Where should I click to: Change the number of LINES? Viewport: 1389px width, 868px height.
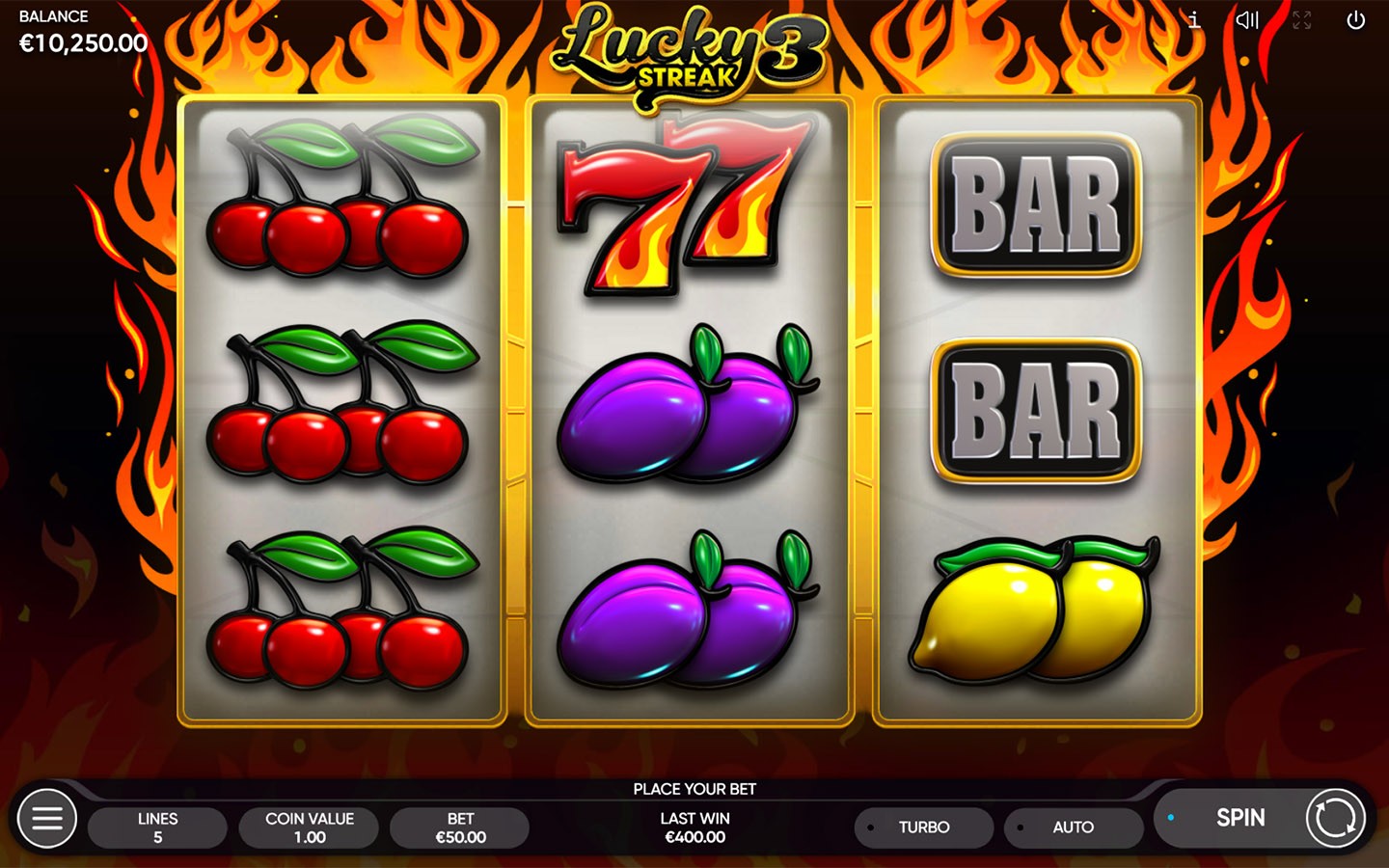157,827
